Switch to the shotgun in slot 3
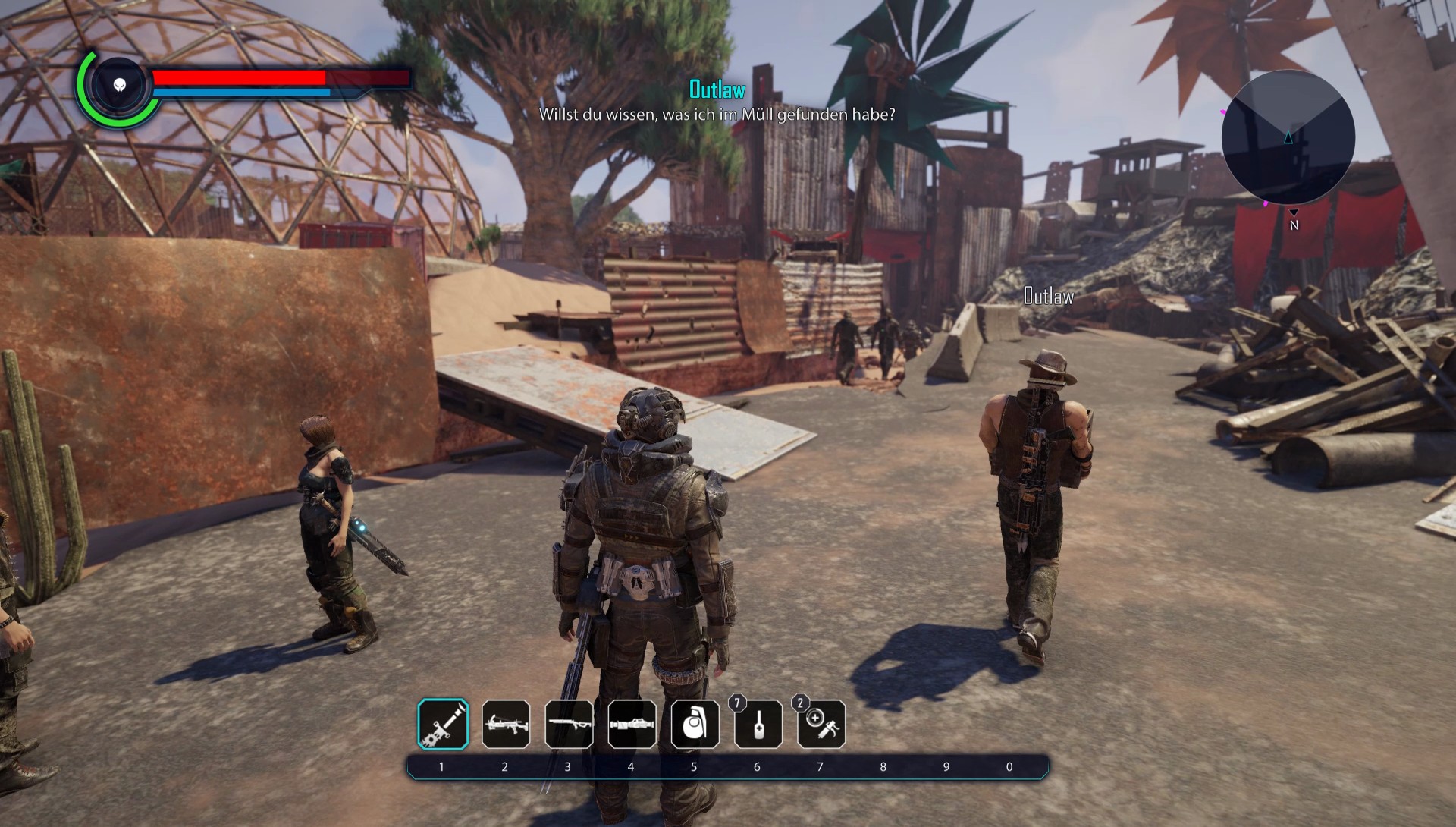This screenshot has height=827, width=1456. point(569,724)
